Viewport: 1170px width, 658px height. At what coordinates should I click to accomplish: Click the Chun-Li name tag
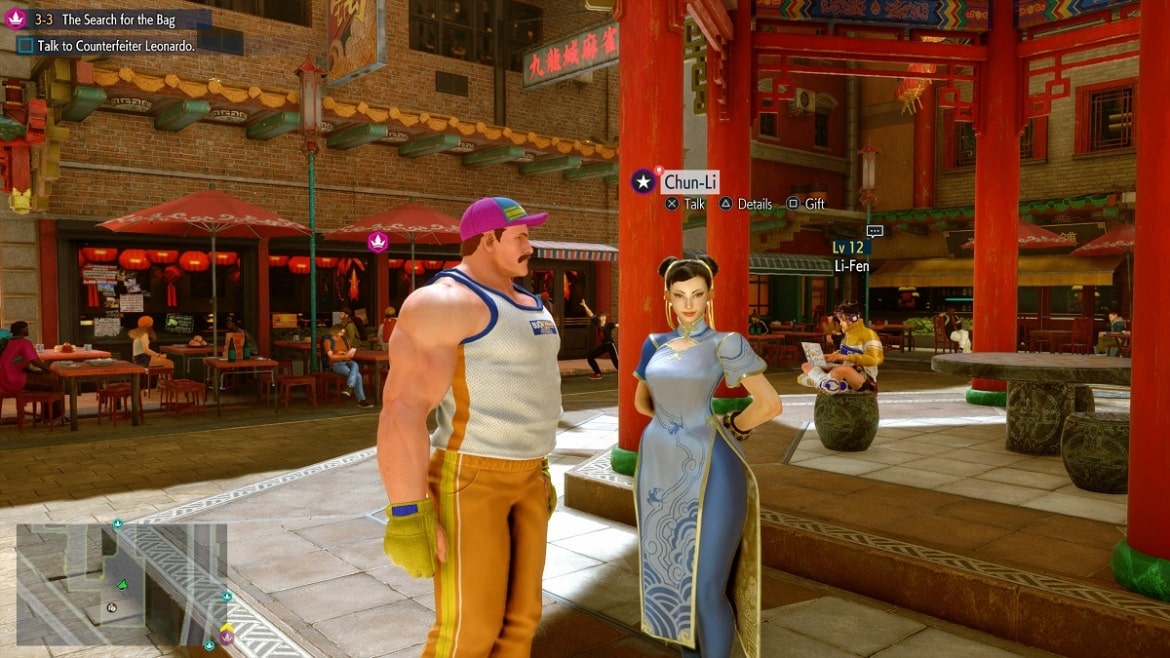tap(688, 182)
